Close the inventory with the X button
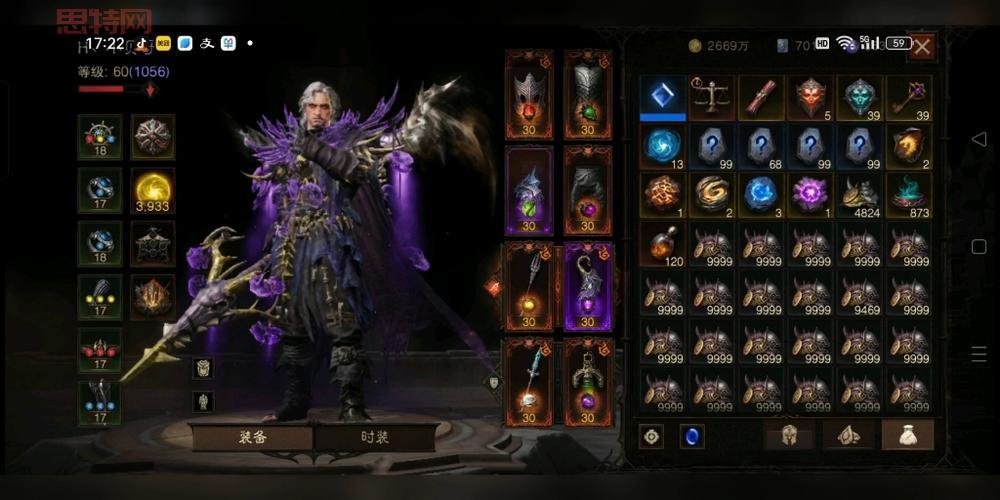1000x500 pixels. coord(922,45)
